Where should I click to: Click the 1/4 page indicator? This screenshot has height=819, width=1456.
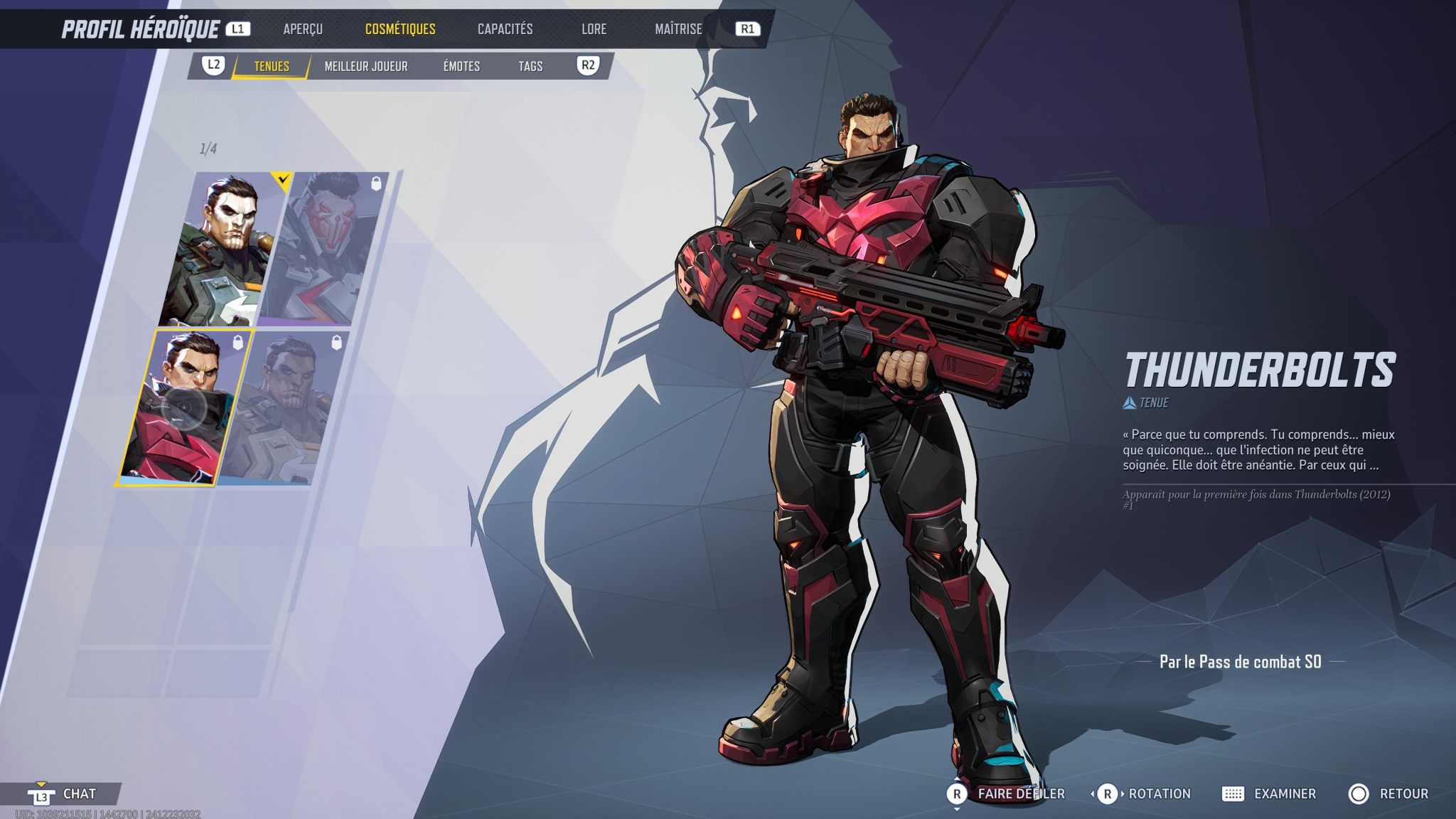tap(208, 147)
